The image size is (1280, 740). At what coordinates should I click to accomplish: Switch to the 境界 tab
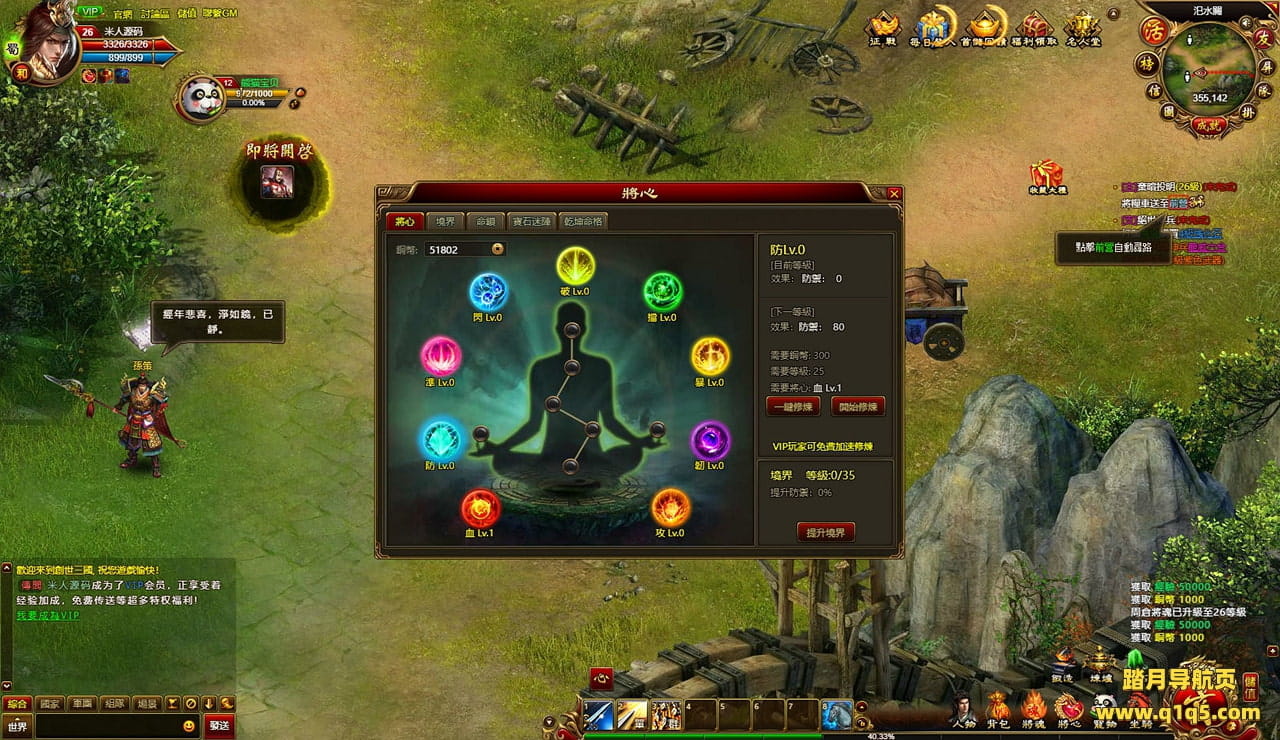coord(446,221)
